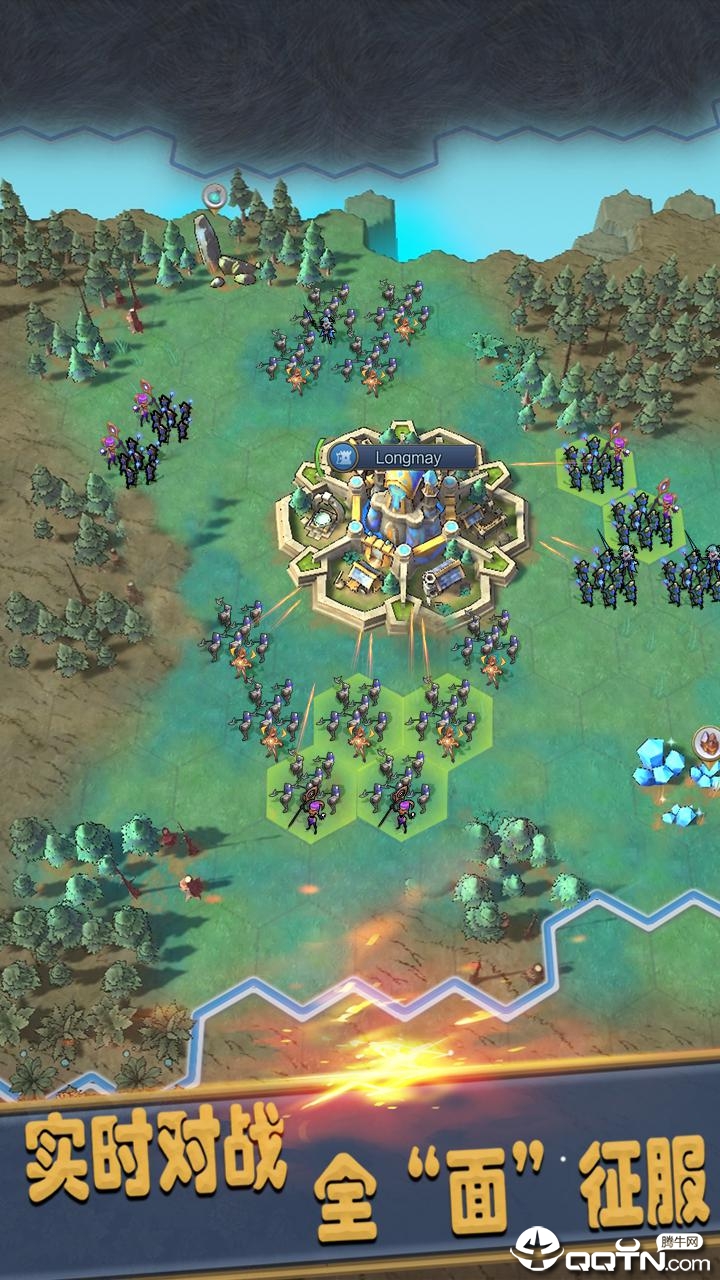Tap the round marker above the blue crystals
Image resolution: width=720 pixels, height=1280 pixels.
click(x=707, y=742)
